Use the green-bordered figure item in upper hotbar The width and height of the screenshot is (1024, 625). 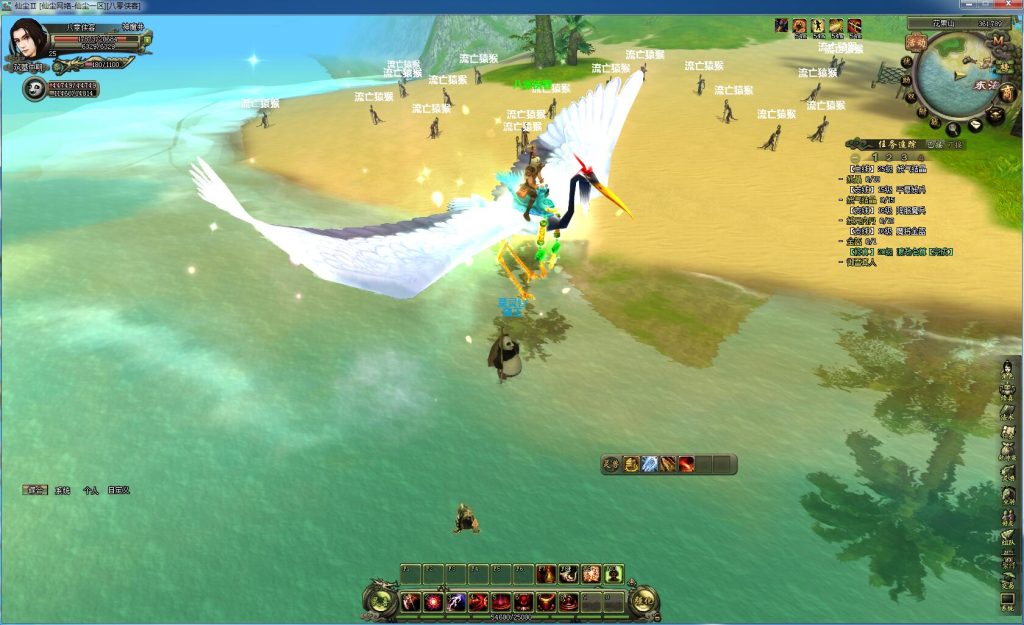point(612,574)
